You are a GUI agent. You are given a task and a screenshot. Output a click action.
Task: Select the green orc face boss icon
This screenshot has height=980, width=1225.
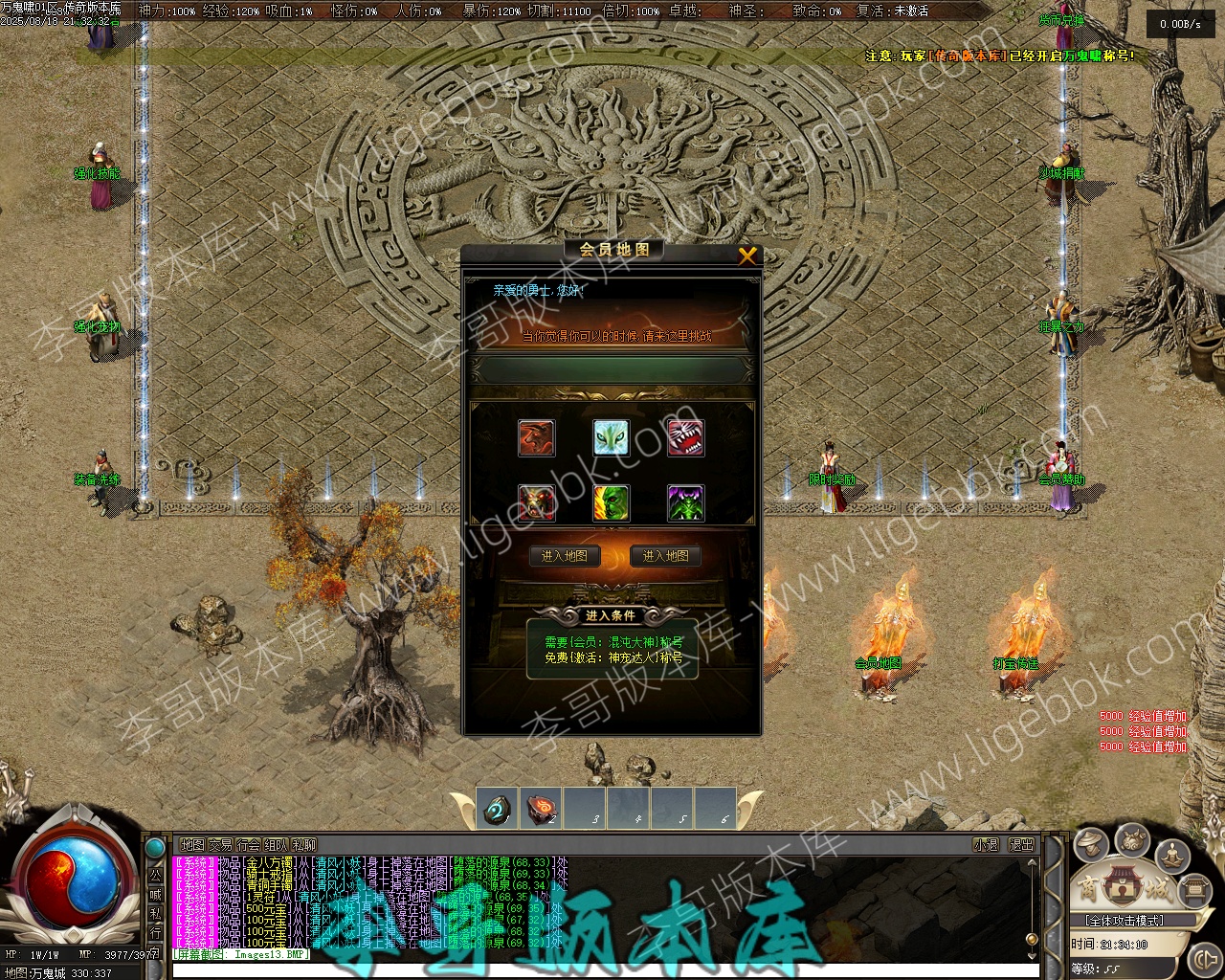click(611, 502)
